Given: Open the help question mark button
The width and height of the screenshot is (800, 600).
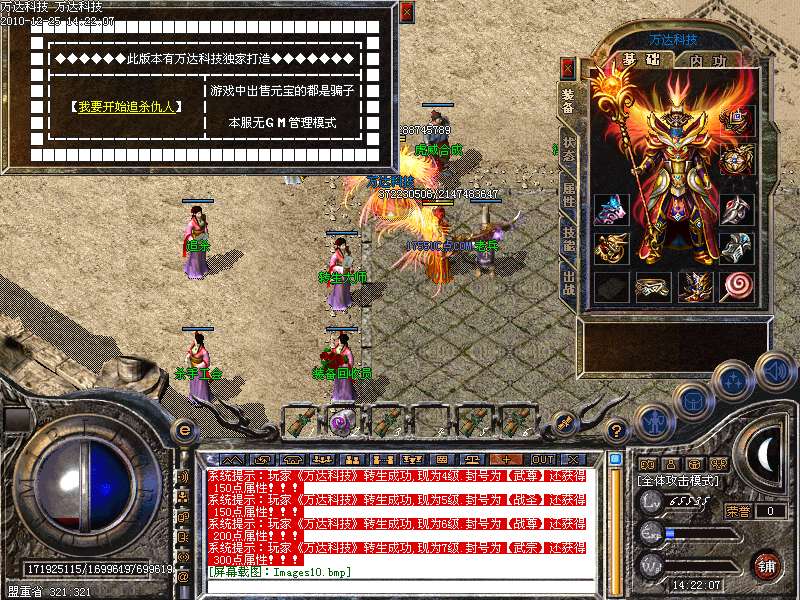Looking at the screenshot, I should (x=617, y=432).
